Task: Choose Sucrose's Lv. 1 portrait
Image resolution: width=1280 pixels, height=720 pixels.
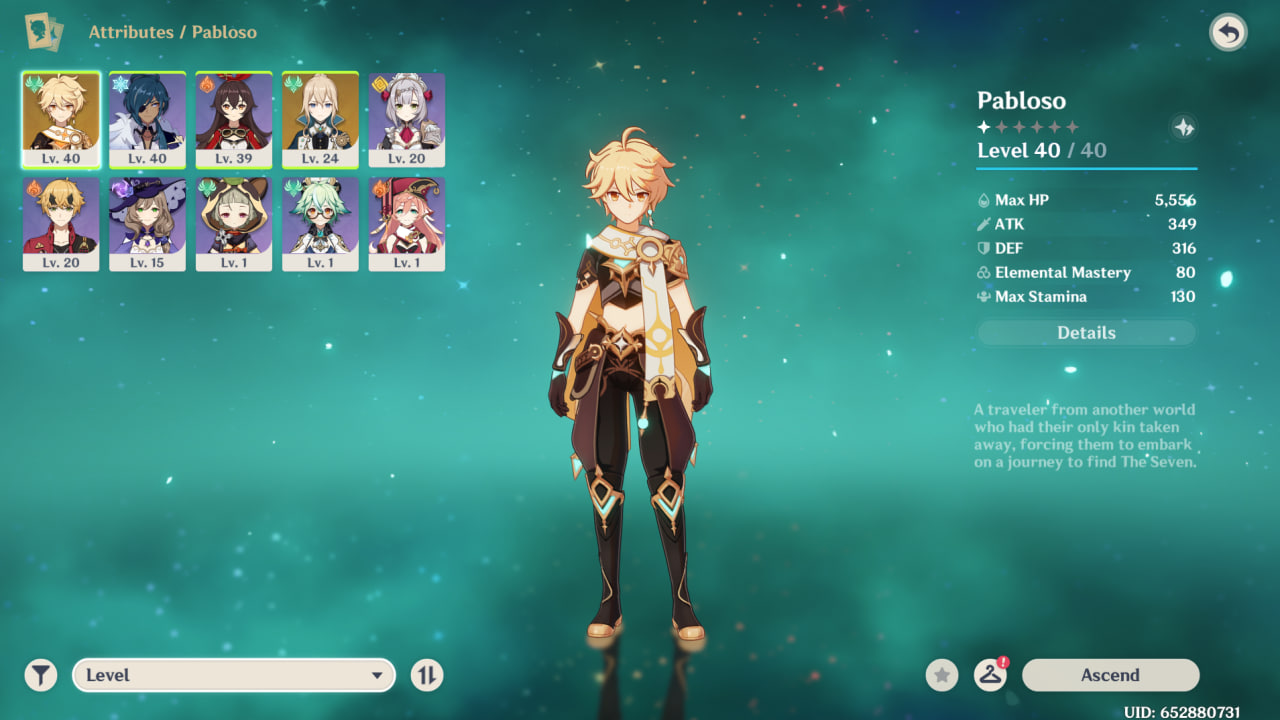Action: click(320, 223)
